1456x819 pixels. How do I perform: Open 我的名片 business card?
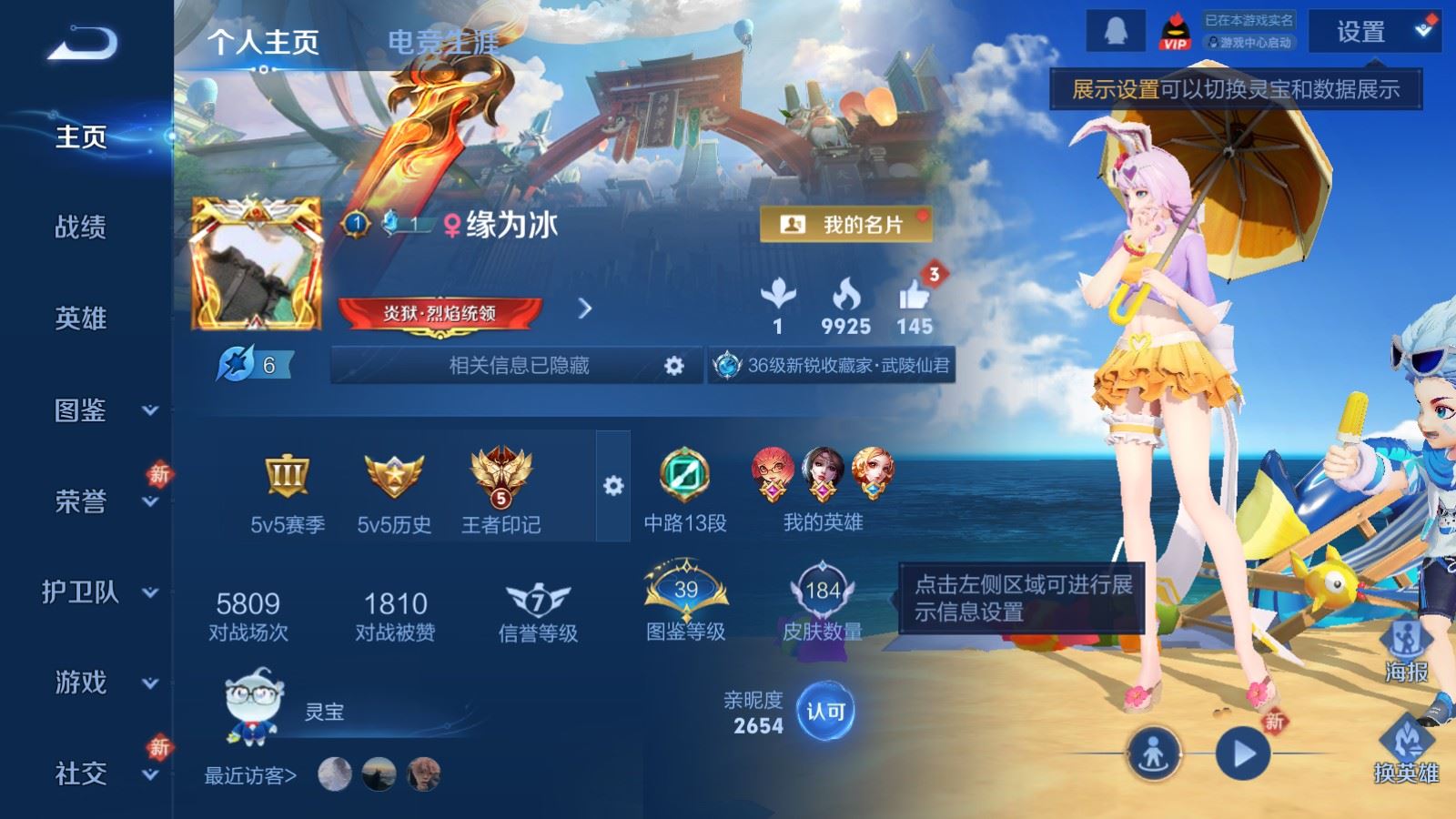(x=845, y=224)
